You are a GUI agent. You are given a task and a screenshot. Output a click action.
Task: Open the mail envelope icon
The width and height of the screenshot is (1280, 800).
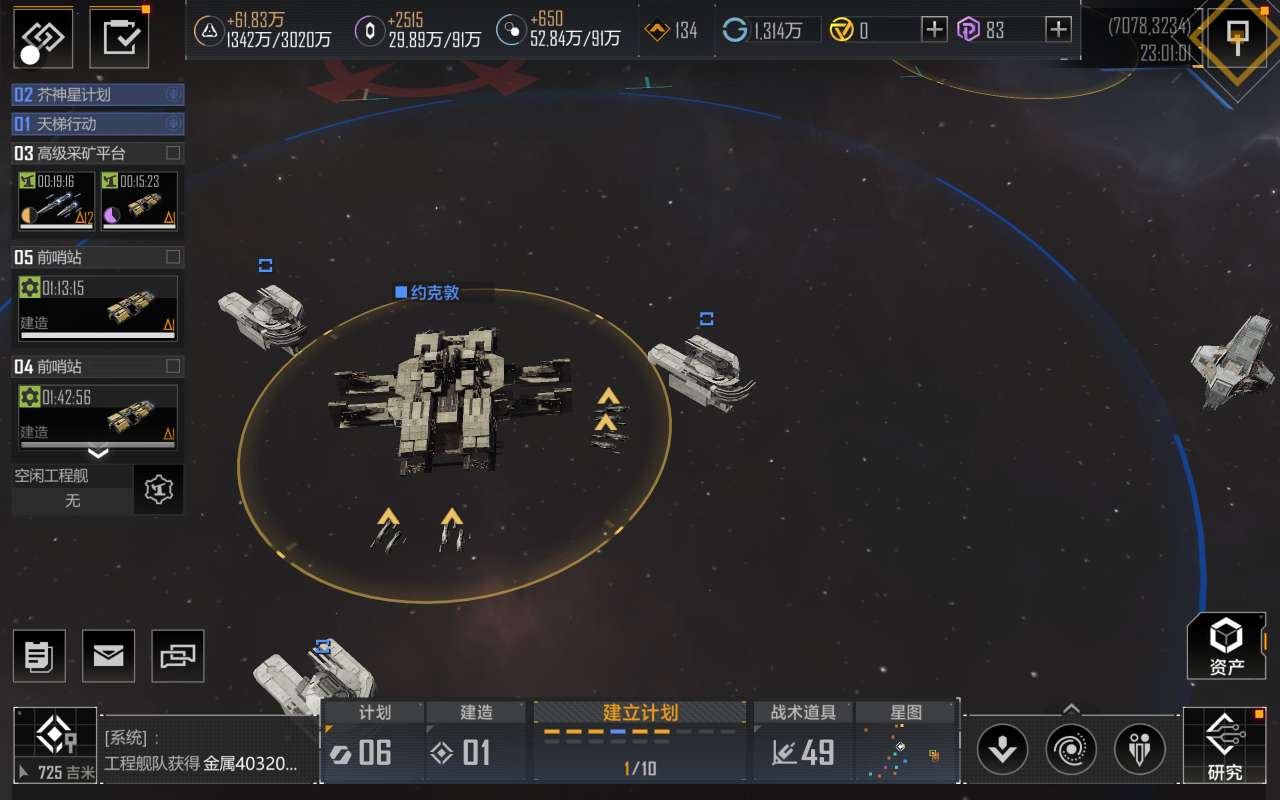(108, 656)
